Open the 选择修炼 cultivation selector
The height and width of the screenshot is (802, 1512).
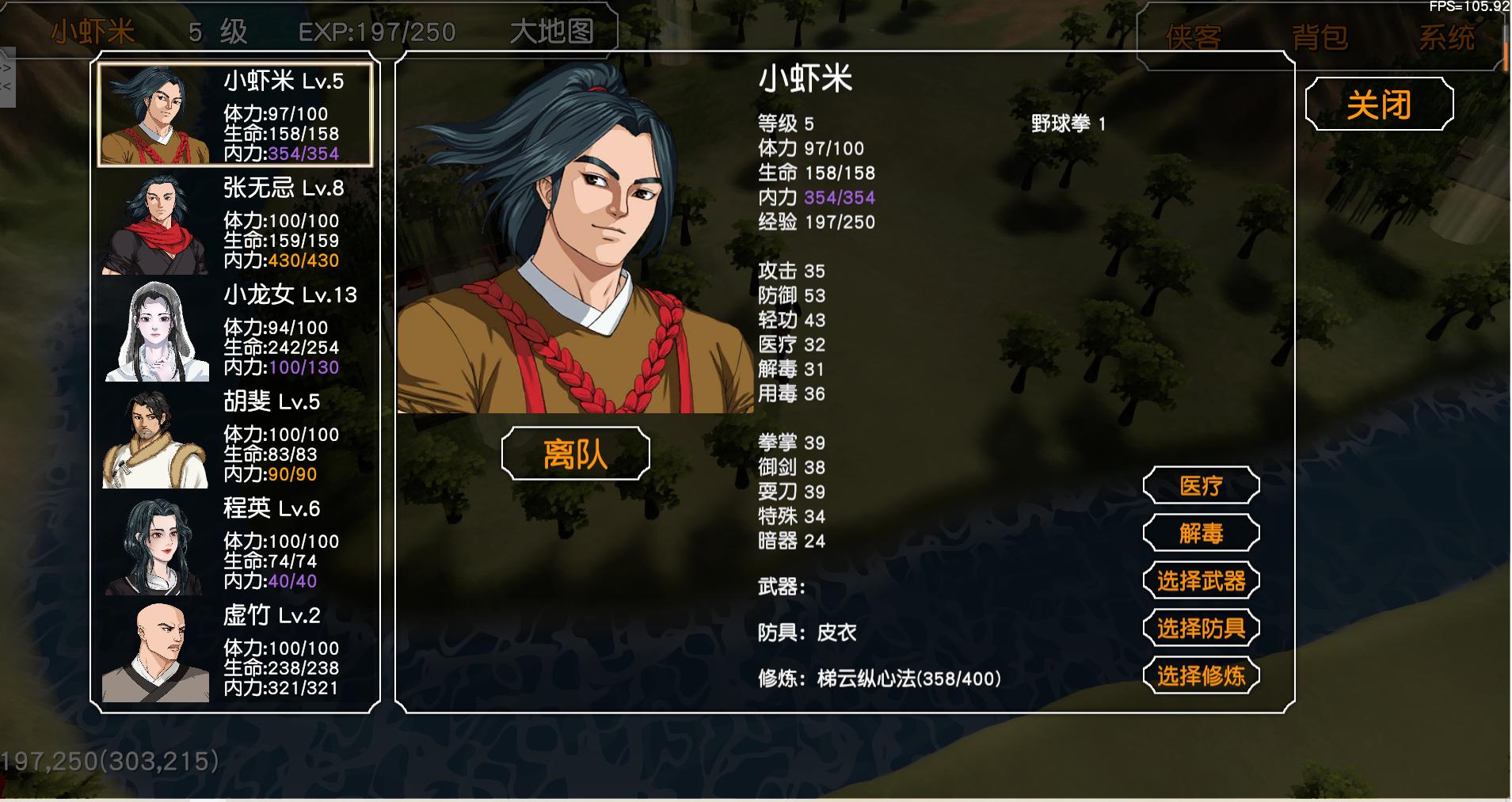coord(1201,677)
